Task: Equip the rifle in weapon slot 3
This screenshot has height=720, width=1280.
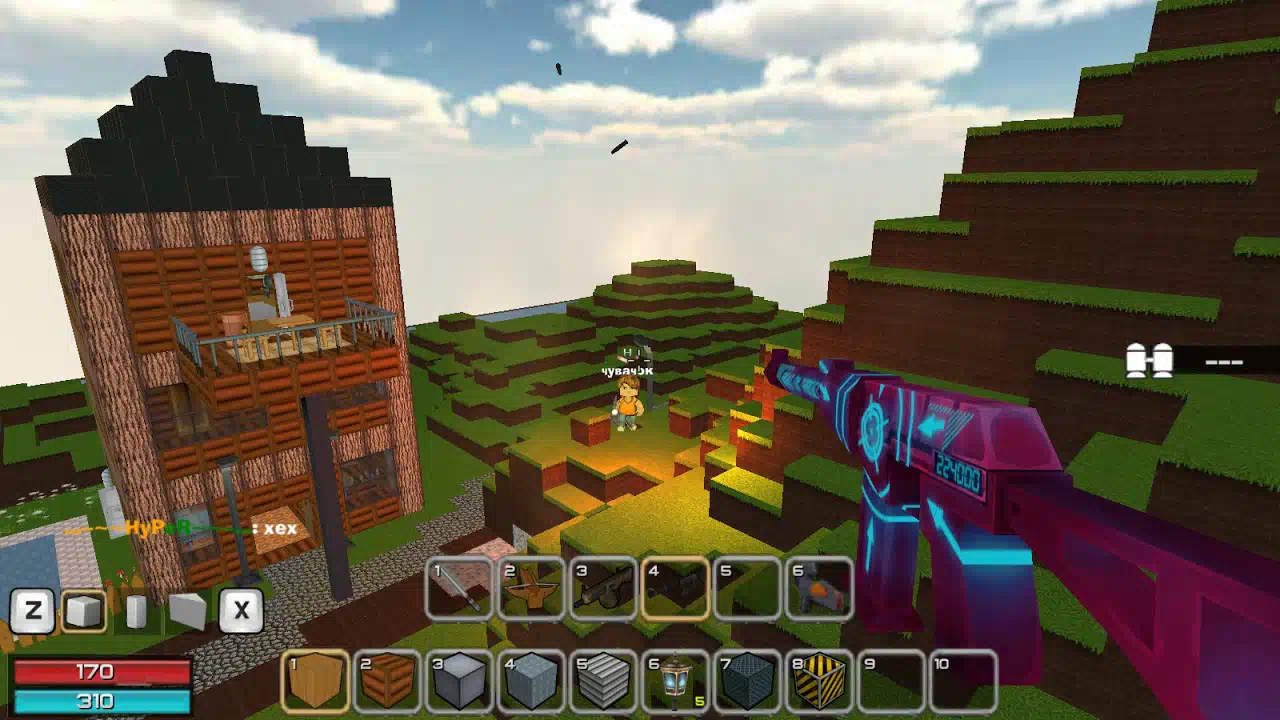Action: click(604, 587)
